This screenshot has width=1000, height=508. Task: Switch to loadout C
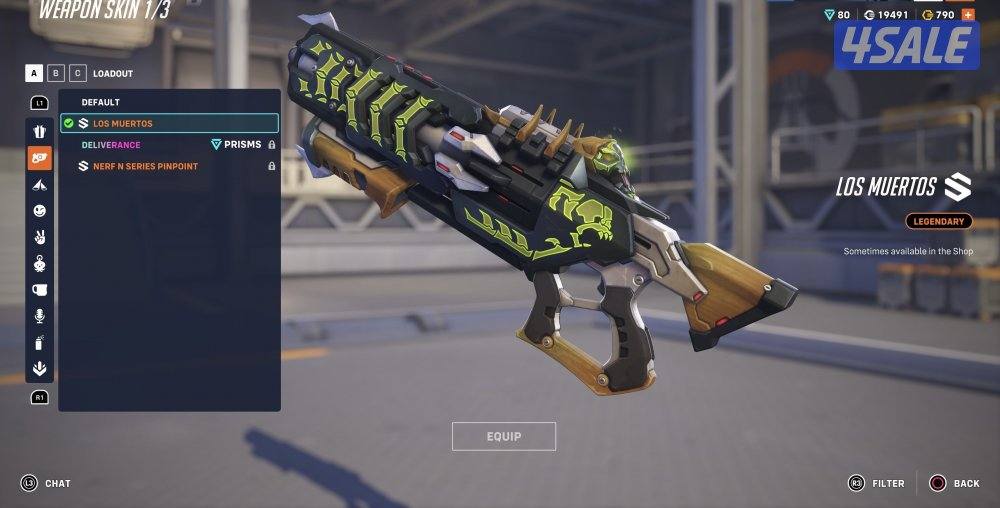click(78, 73)
